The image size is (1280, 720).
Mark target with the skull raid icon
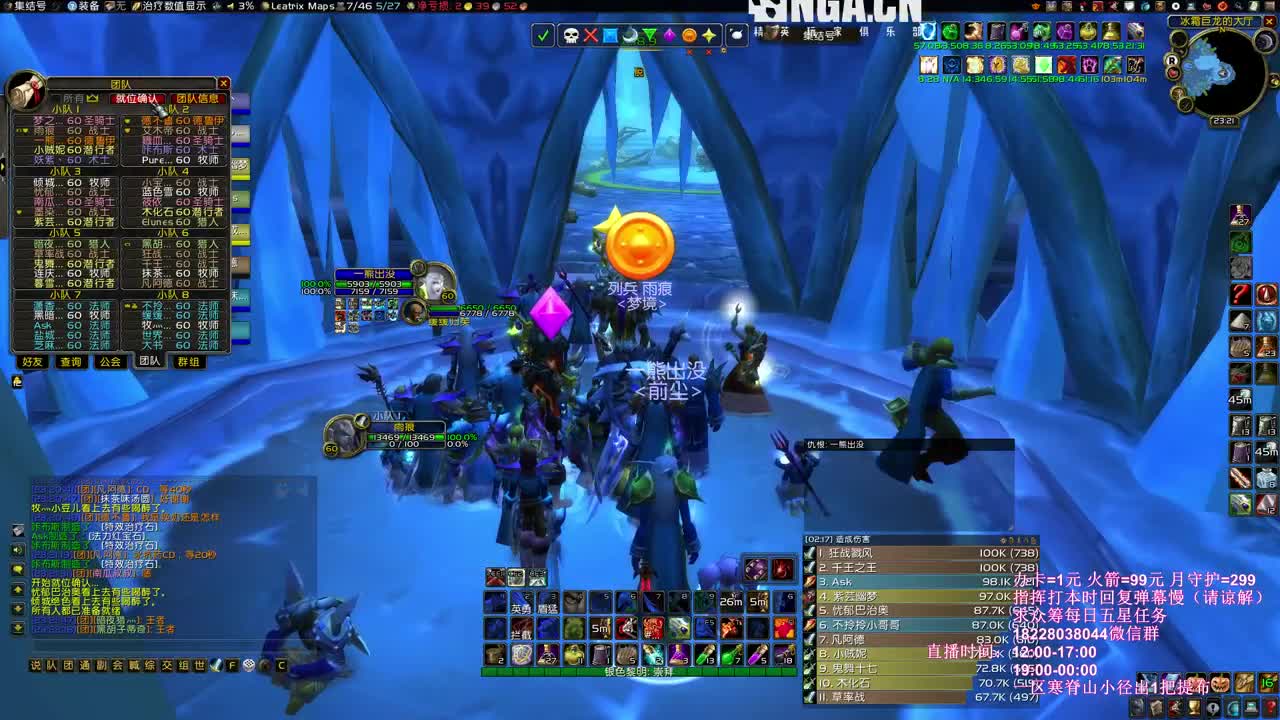coord(571,34)
